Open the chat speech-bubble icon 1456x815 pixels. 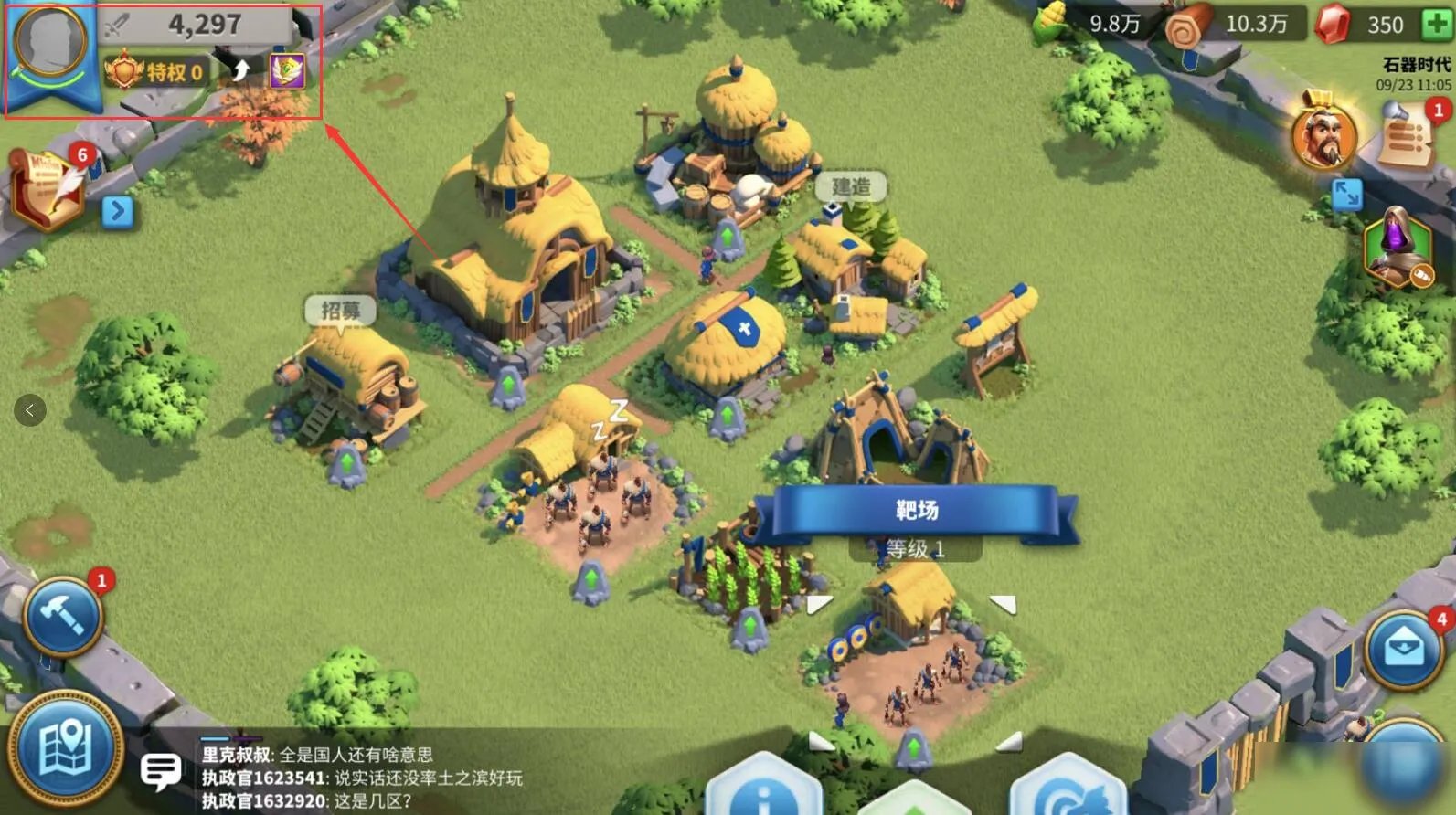(x=161, y=770)
